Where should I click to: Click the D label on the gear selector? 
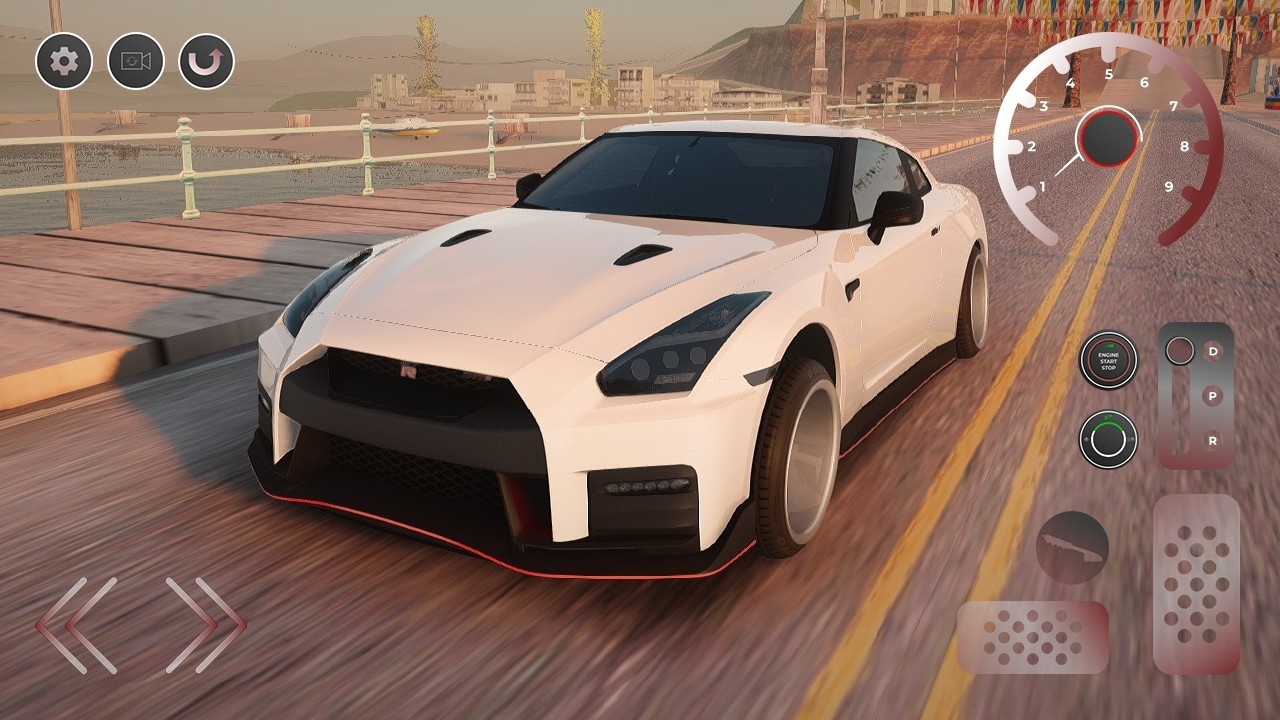point(1211,350)
